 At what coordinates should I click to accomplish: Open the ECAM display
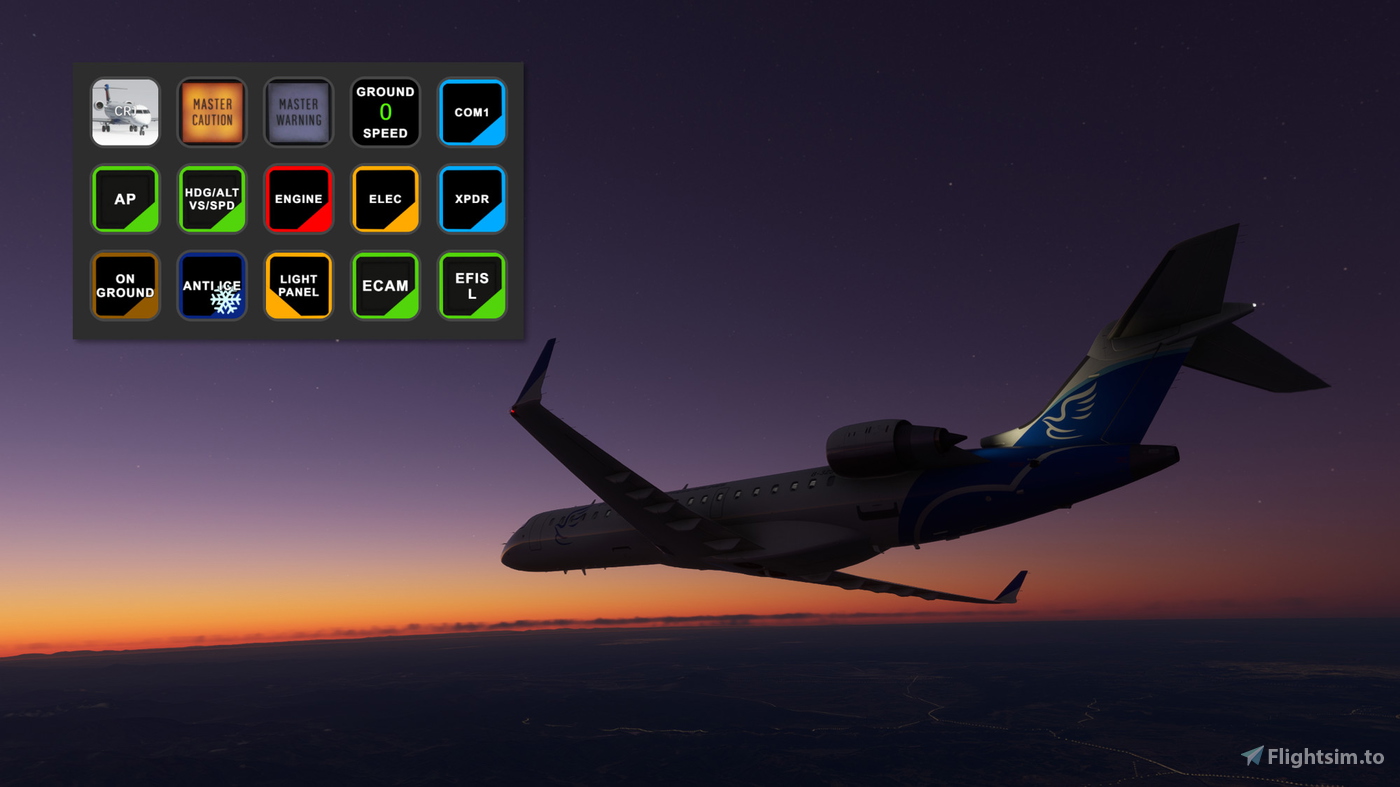385,286
